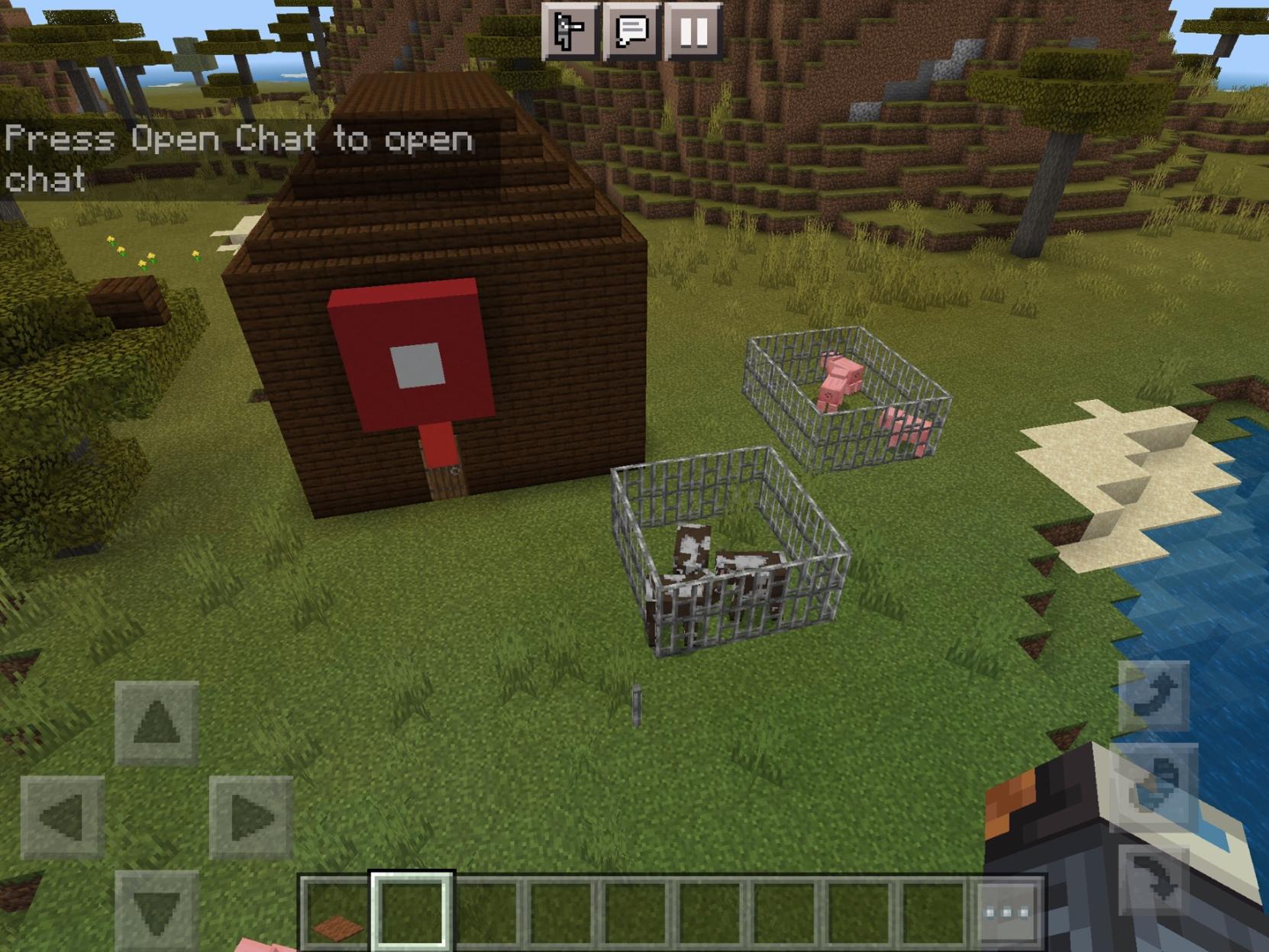Open the emote button with the pointing figure
1269x952 pixels.
(570, 31)
